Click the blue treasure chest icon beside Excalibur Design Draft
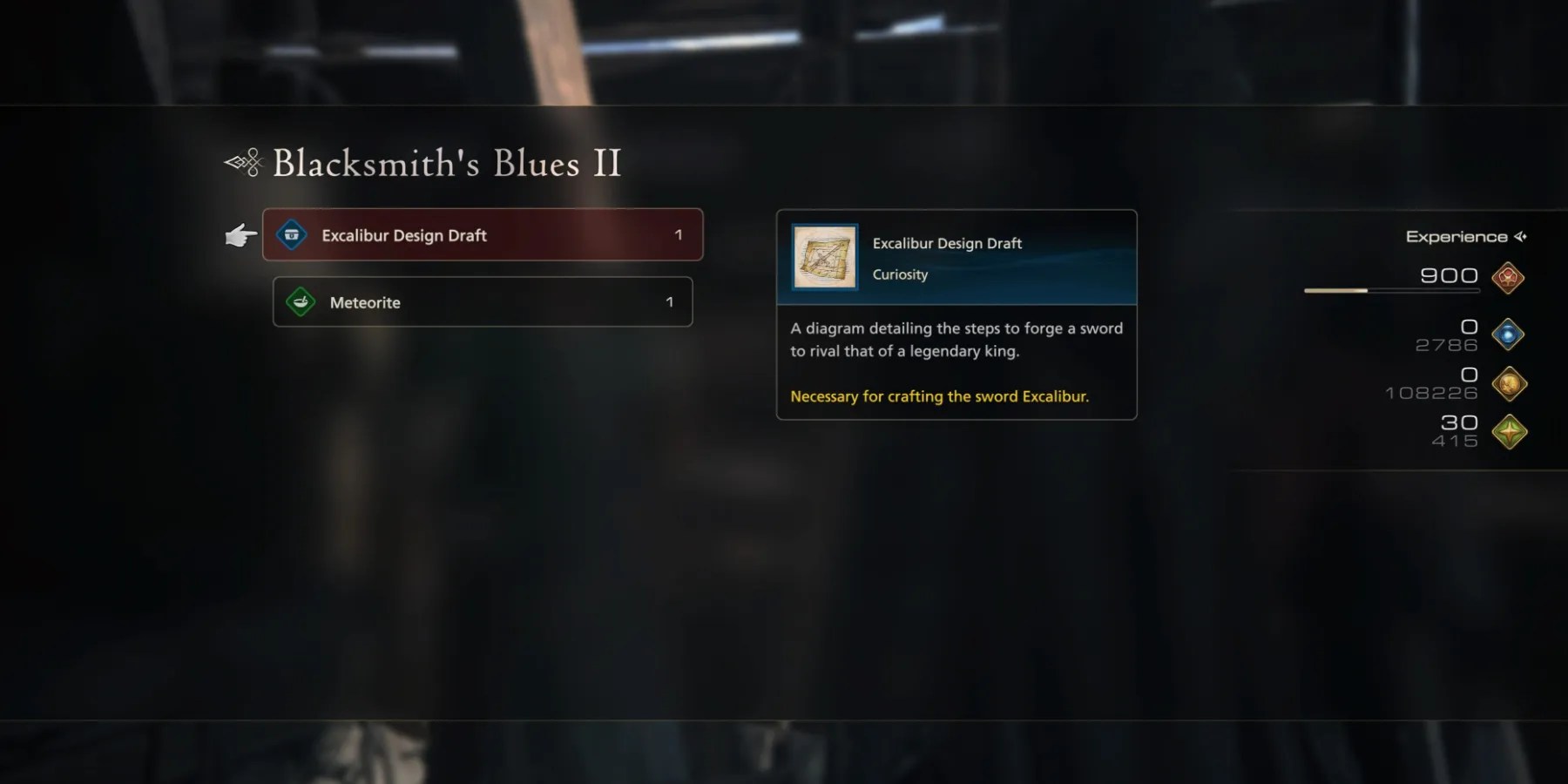Screen dimensions: 1568x784 [x=294, y=234]
